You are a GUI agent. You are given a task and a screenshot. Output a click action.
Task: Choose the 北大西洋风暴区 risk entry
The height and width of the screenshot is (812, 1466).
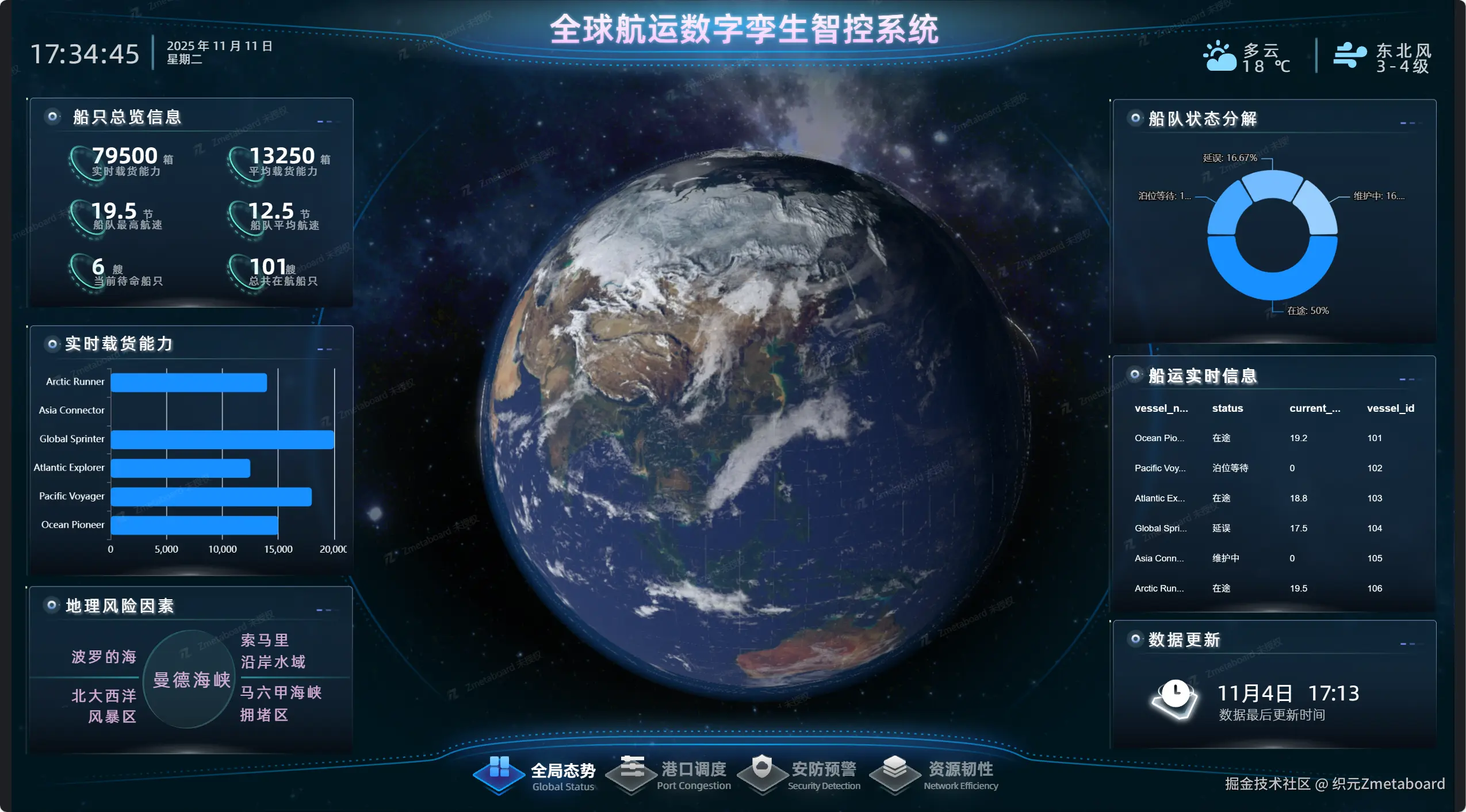click(x=104, y=706)
